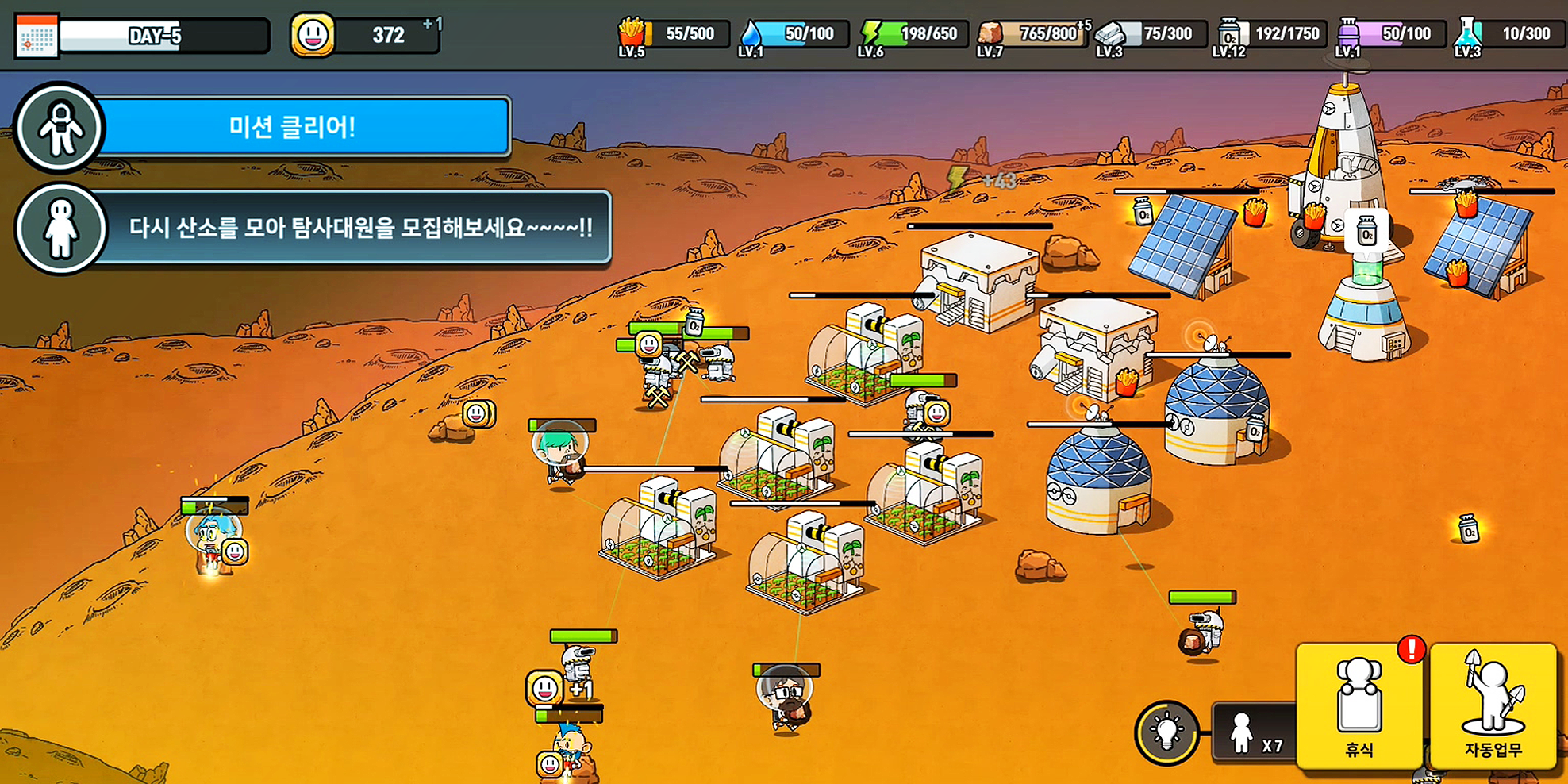This screenshot has height=784, width=1568.
Task: Choose the food fries resource icon
Action: click(632, 33)
